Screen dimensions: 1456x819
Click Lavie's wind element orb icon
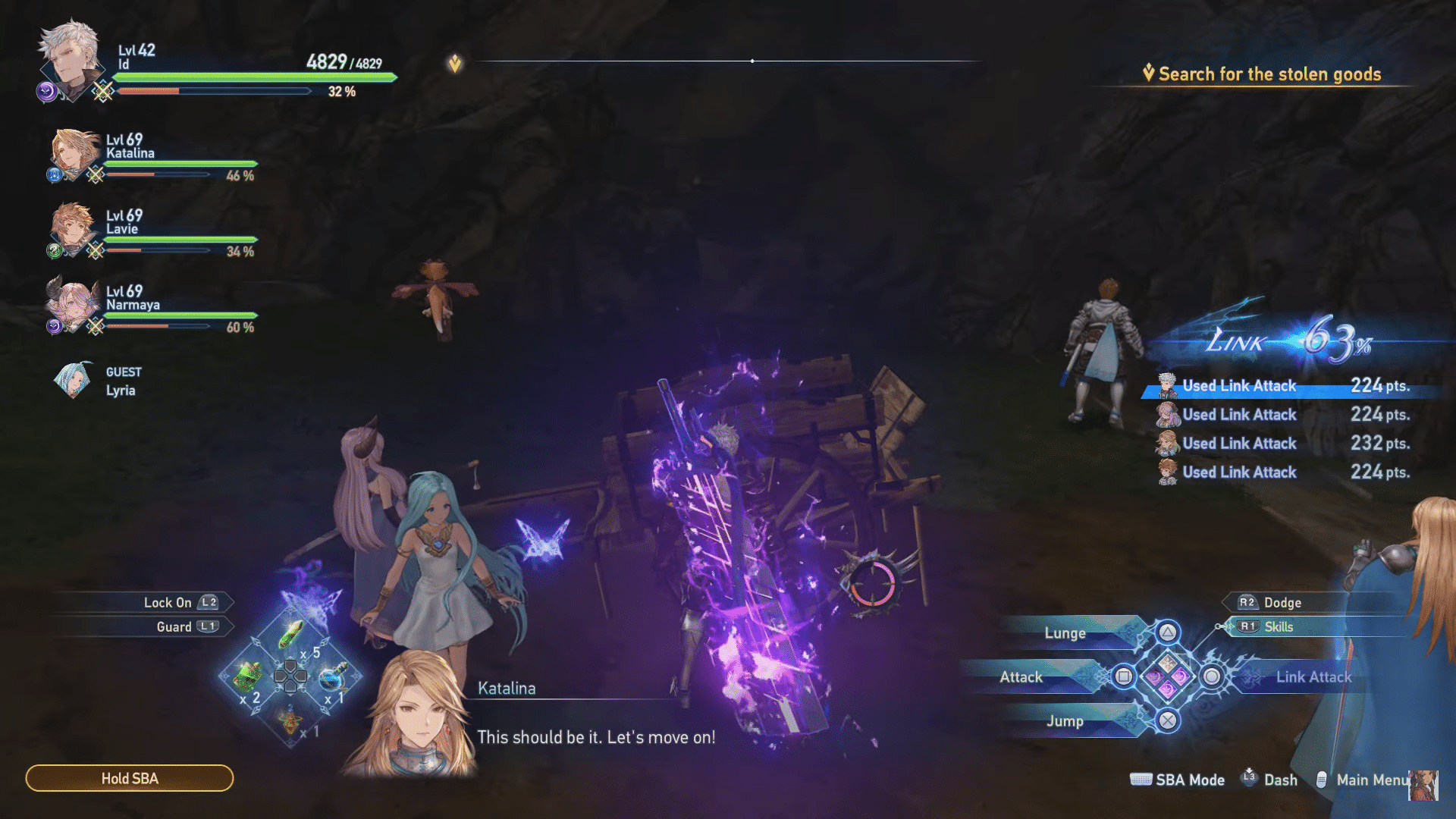point(54,250)
